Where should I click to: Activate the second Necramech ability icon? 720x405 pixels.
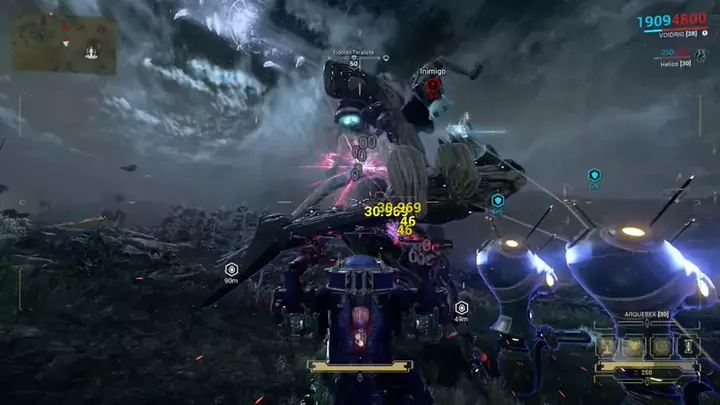click(x=634, y=345)
